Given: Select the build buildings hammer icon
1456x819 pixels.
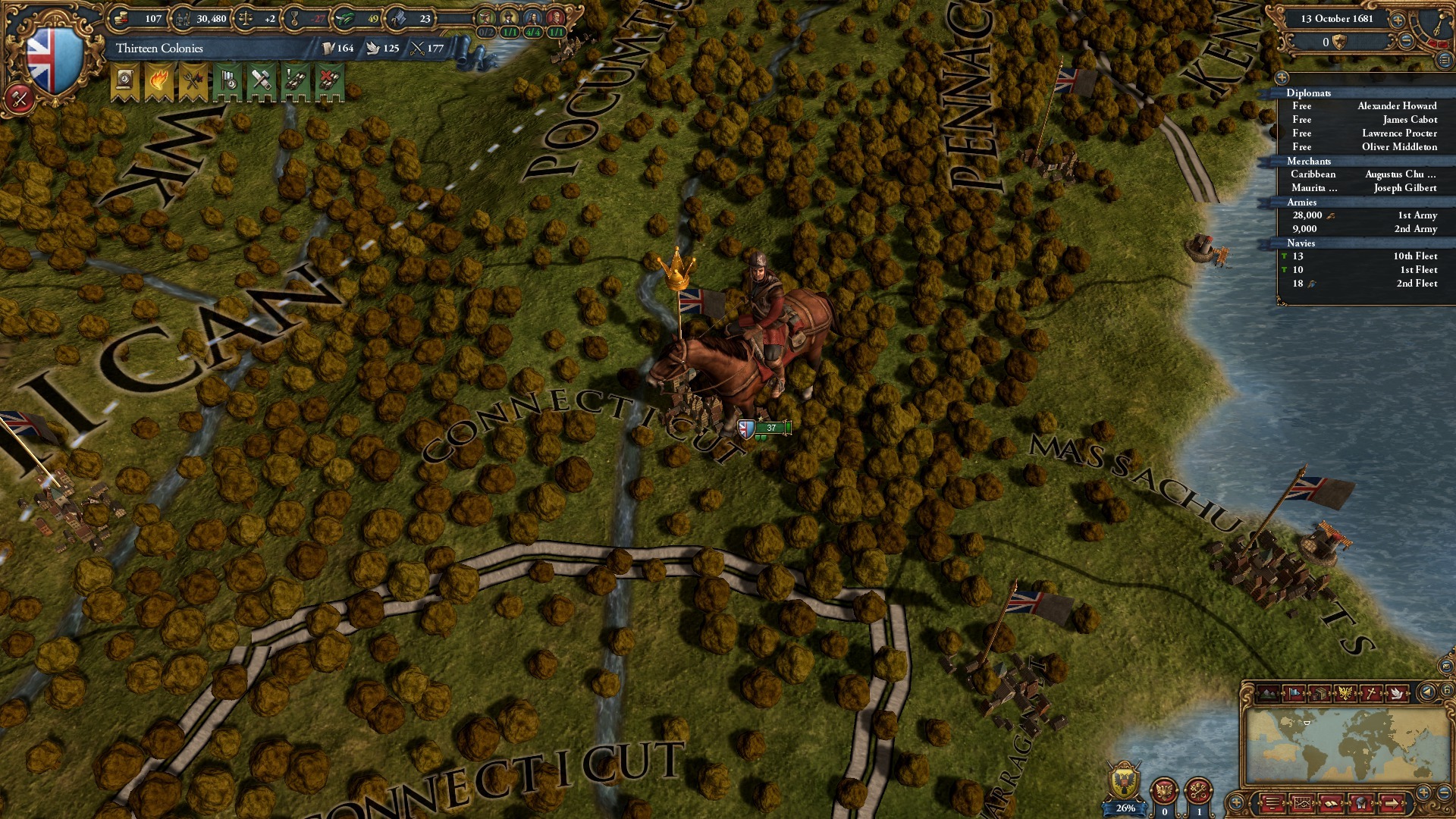Looking at the screenshot, I should [x=261, y=80].
